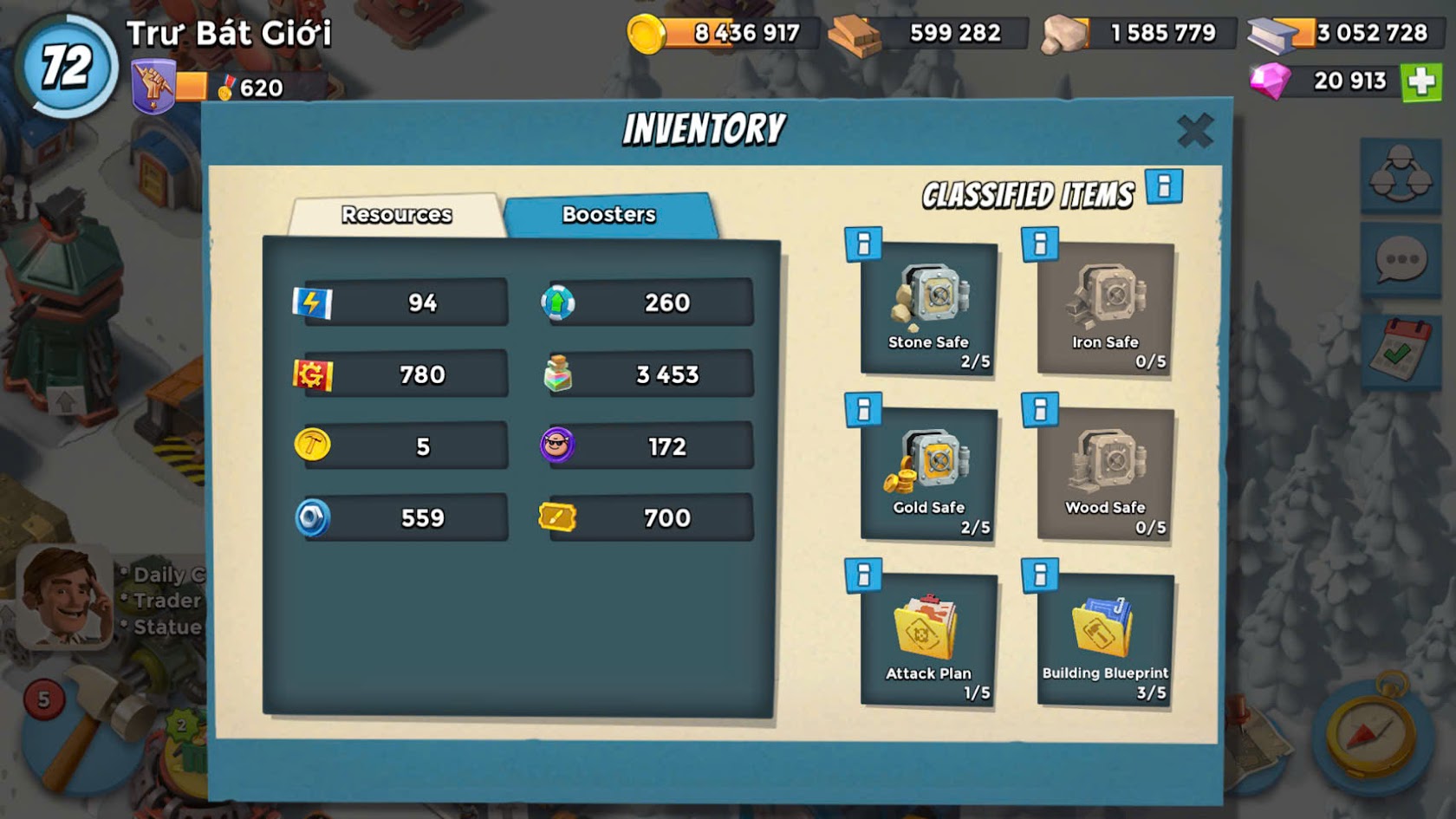Open the calendar check-in icon
This screenshot has height=819, width=1456.
point(1399,348)
